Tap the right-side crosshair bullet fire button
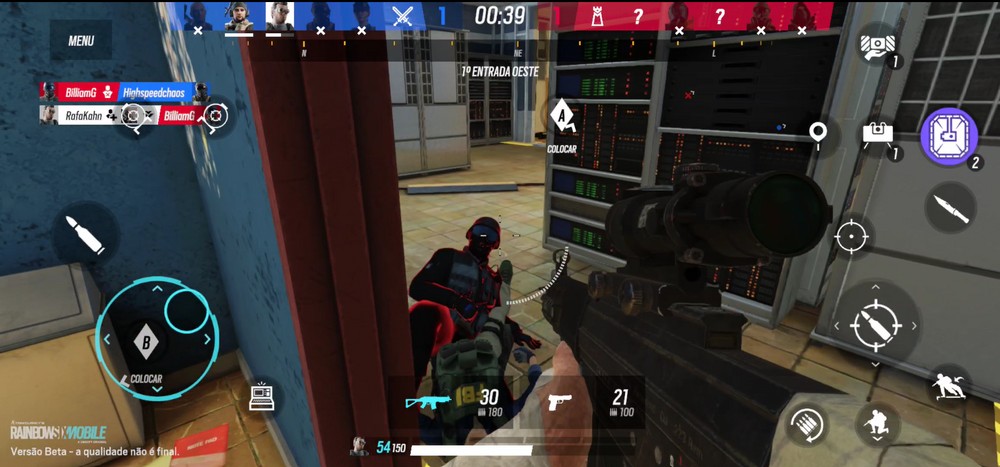Image resolution: width=1000 pixels, height=467 pixels. coord(876,325)
